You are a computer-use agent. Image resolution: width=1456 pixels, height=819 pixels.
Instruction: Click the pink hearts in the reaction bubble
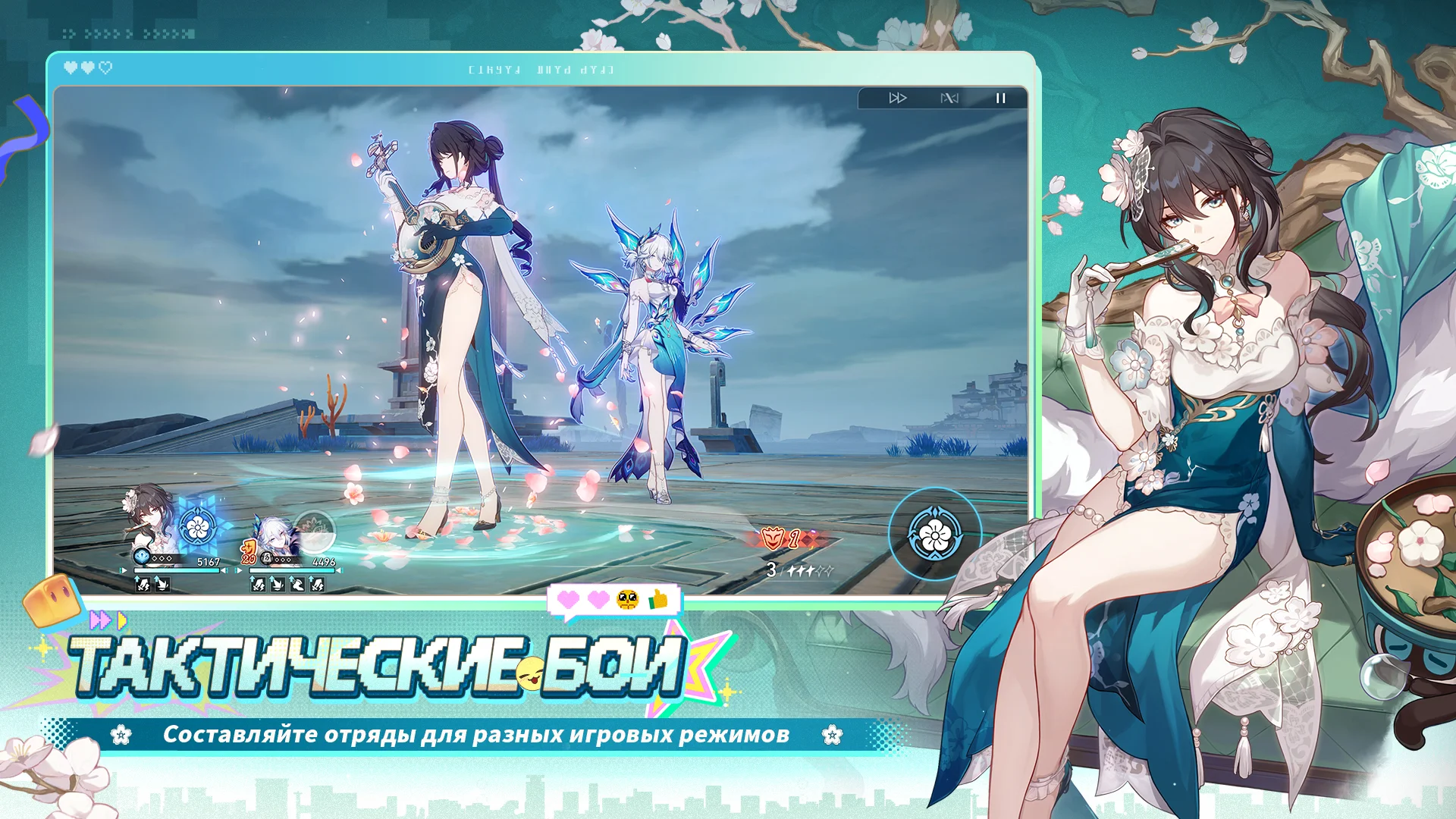(x=582, y=600)
